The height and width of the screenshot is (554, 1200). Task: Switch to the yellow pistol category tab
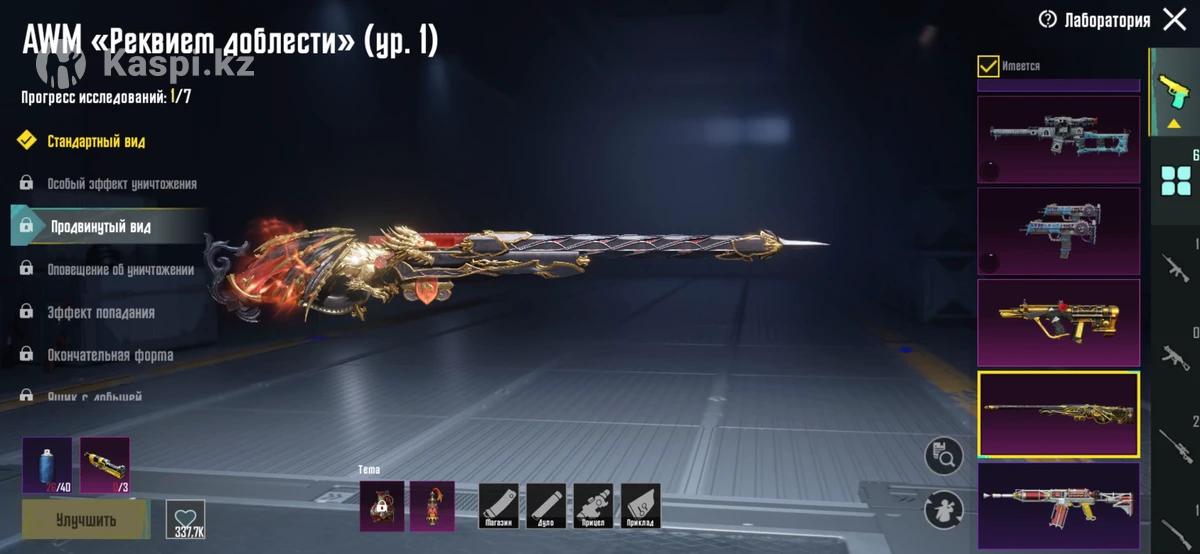point(1169,95)
